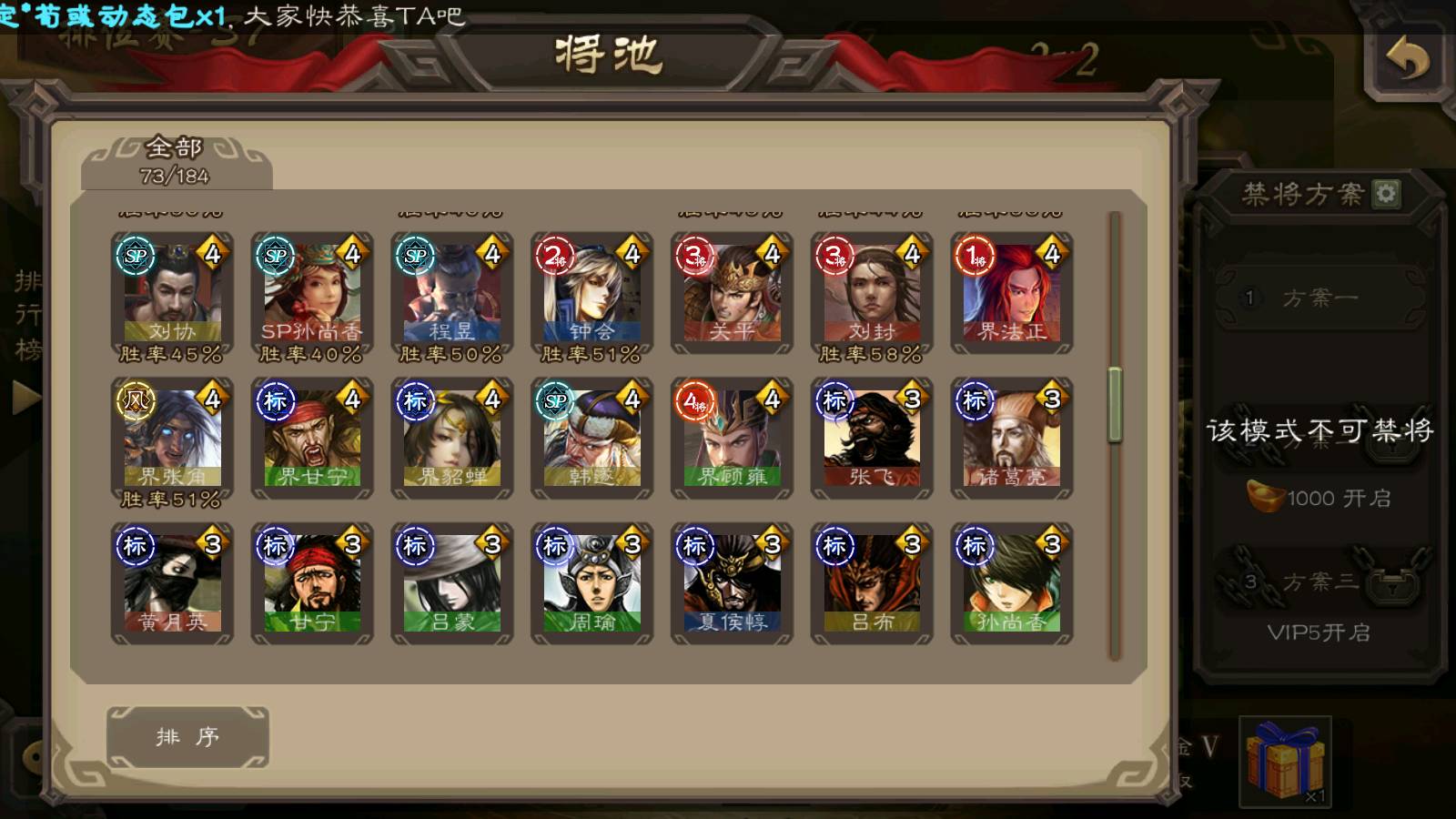Pick the 张飞 hero card
This screenshot has width=1456, height=819.
click(x=872, y=439)
